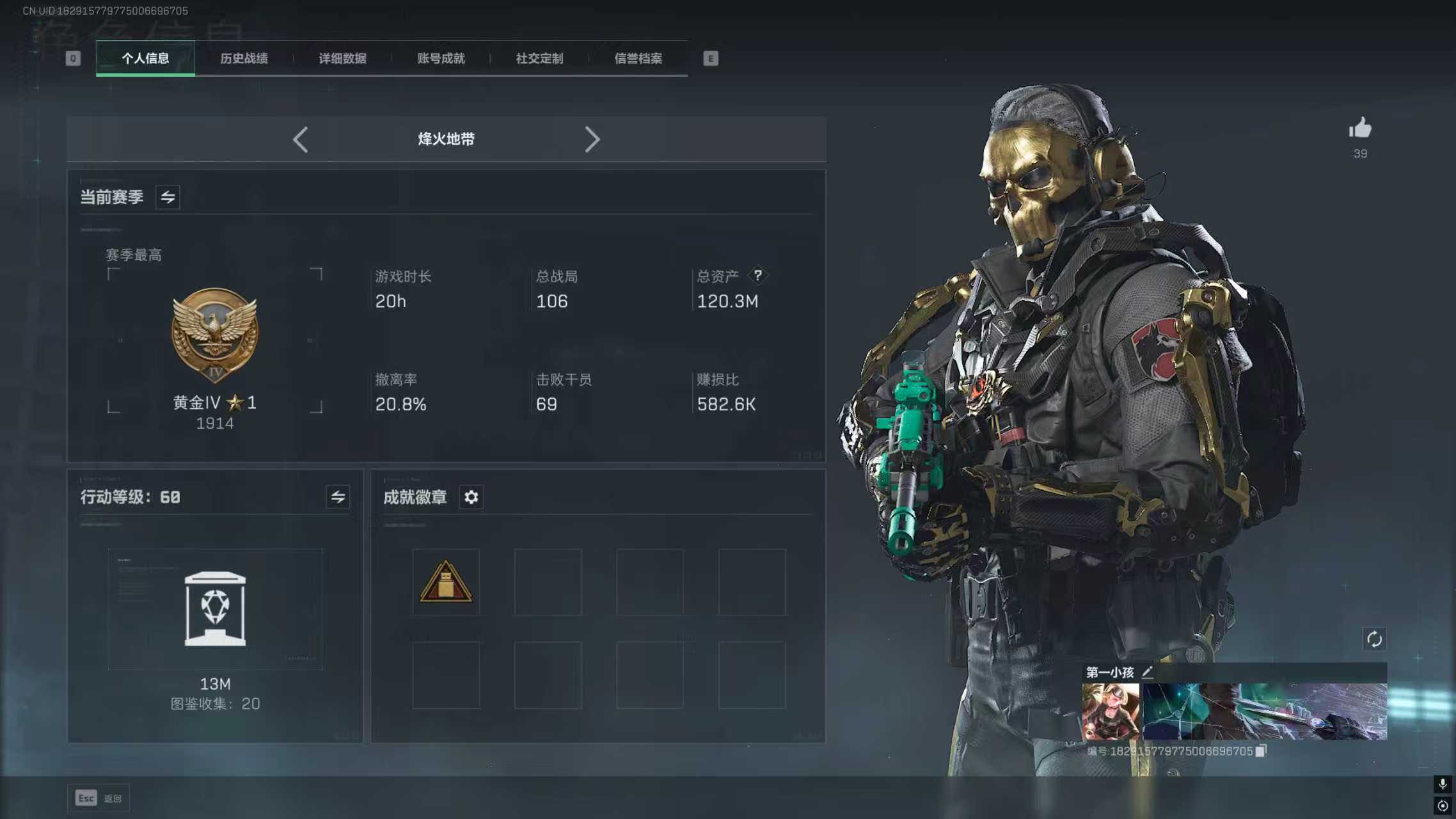
Task: Copy the player ID number
Action: (1261, 751)
